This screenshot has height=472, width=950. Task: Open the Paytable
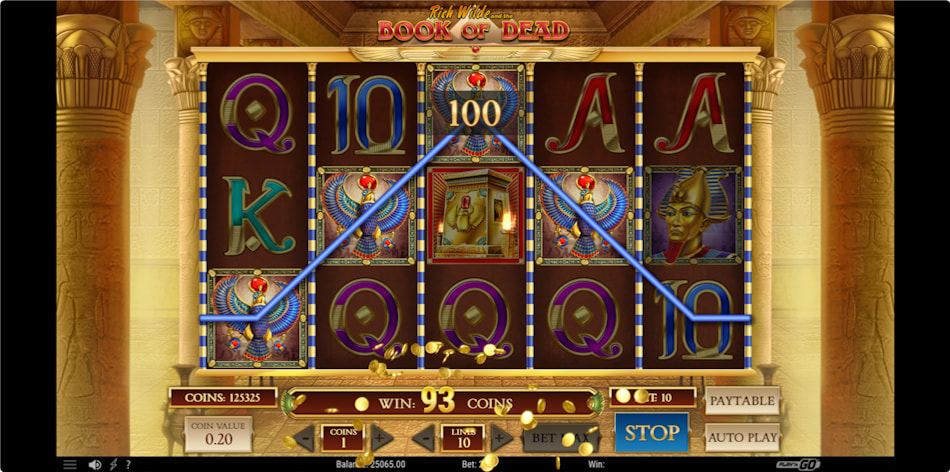(742, 401)
